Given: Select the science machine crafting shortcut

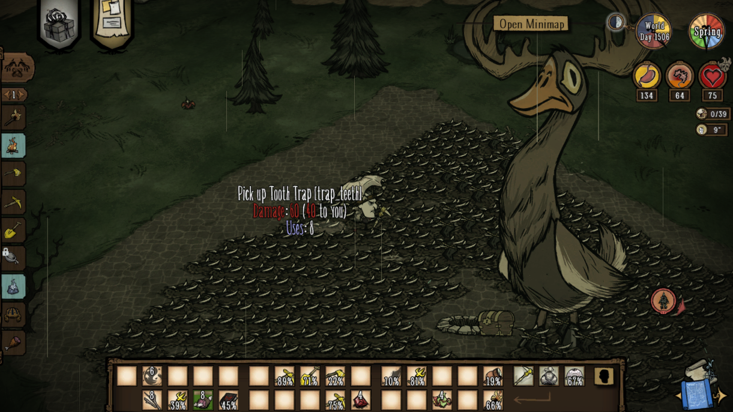Looking at the screenshot, I should (14, 287).
